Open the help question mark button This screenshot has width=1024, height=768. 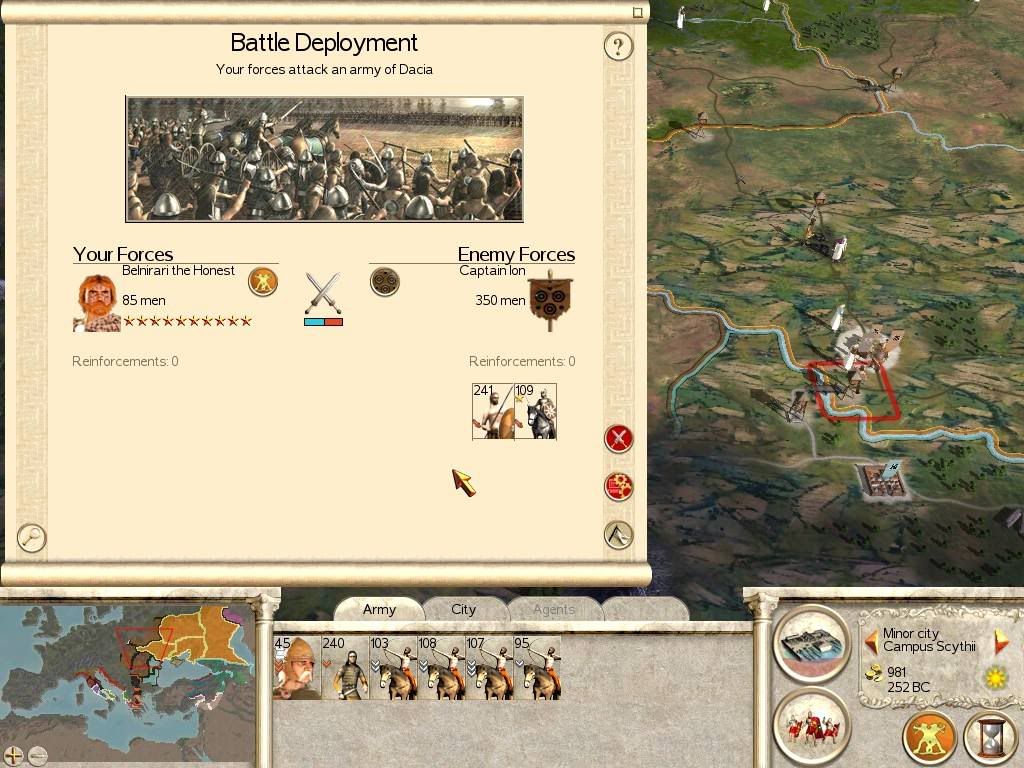(x=618, y=46)
